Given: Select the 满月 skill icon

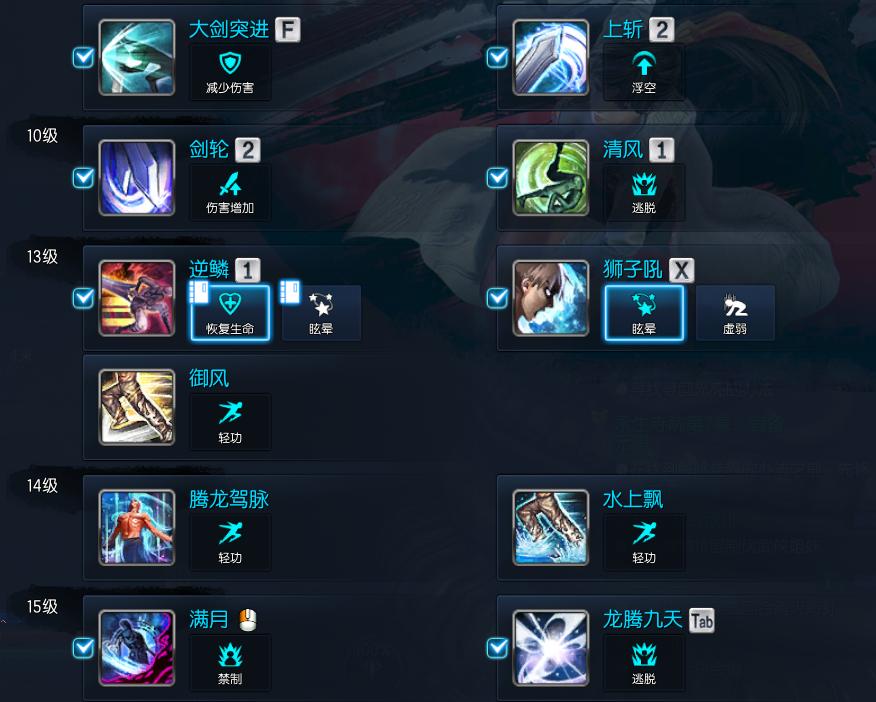Looking at the screenshot, I should coord(137,648).
